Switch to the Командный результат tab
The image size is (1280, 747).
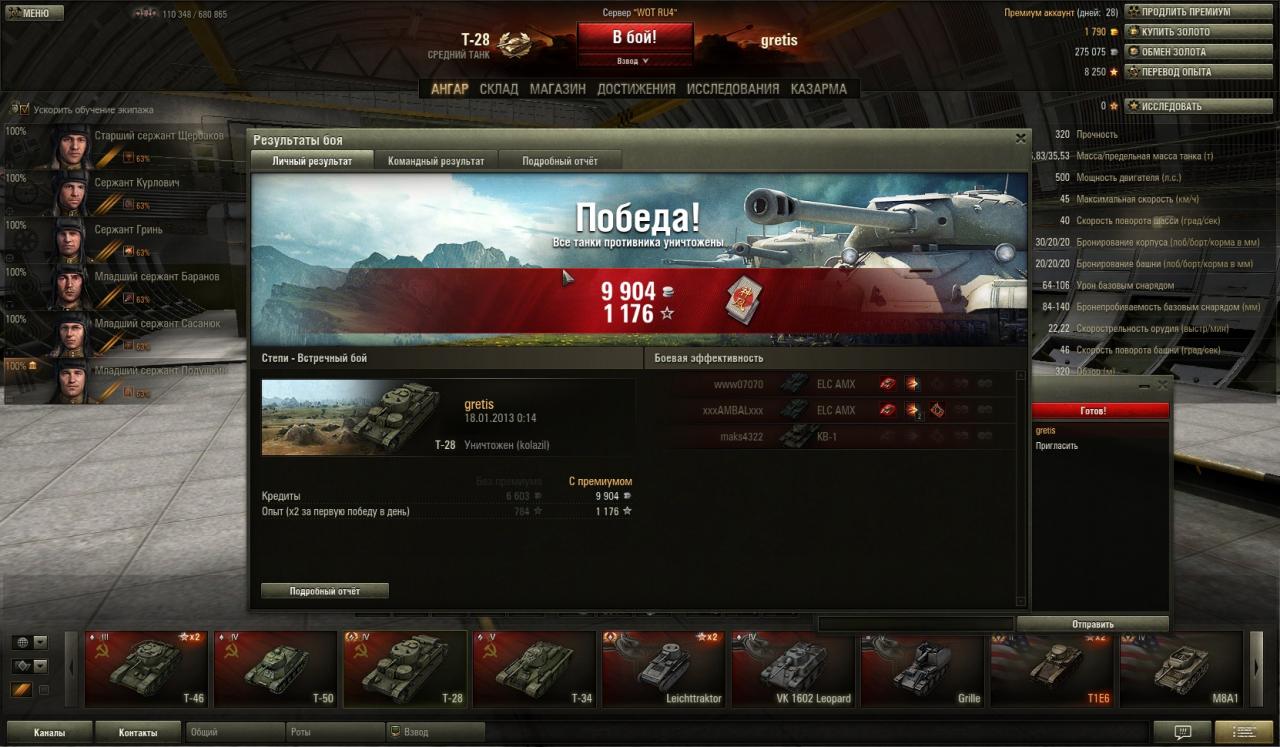coord(436,161)
